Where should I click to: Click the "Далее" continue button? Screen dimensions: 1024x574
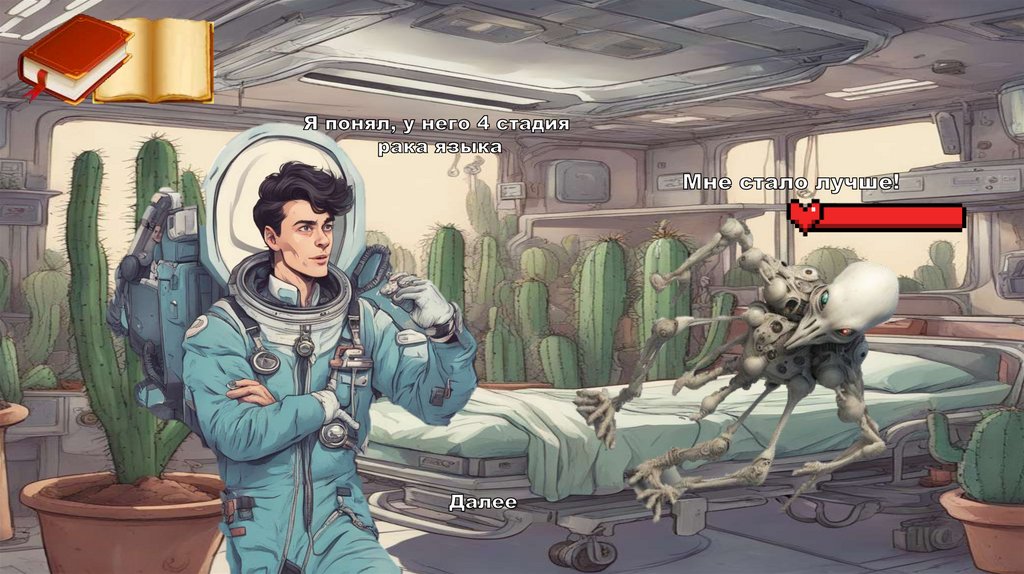tap(483, 502)
